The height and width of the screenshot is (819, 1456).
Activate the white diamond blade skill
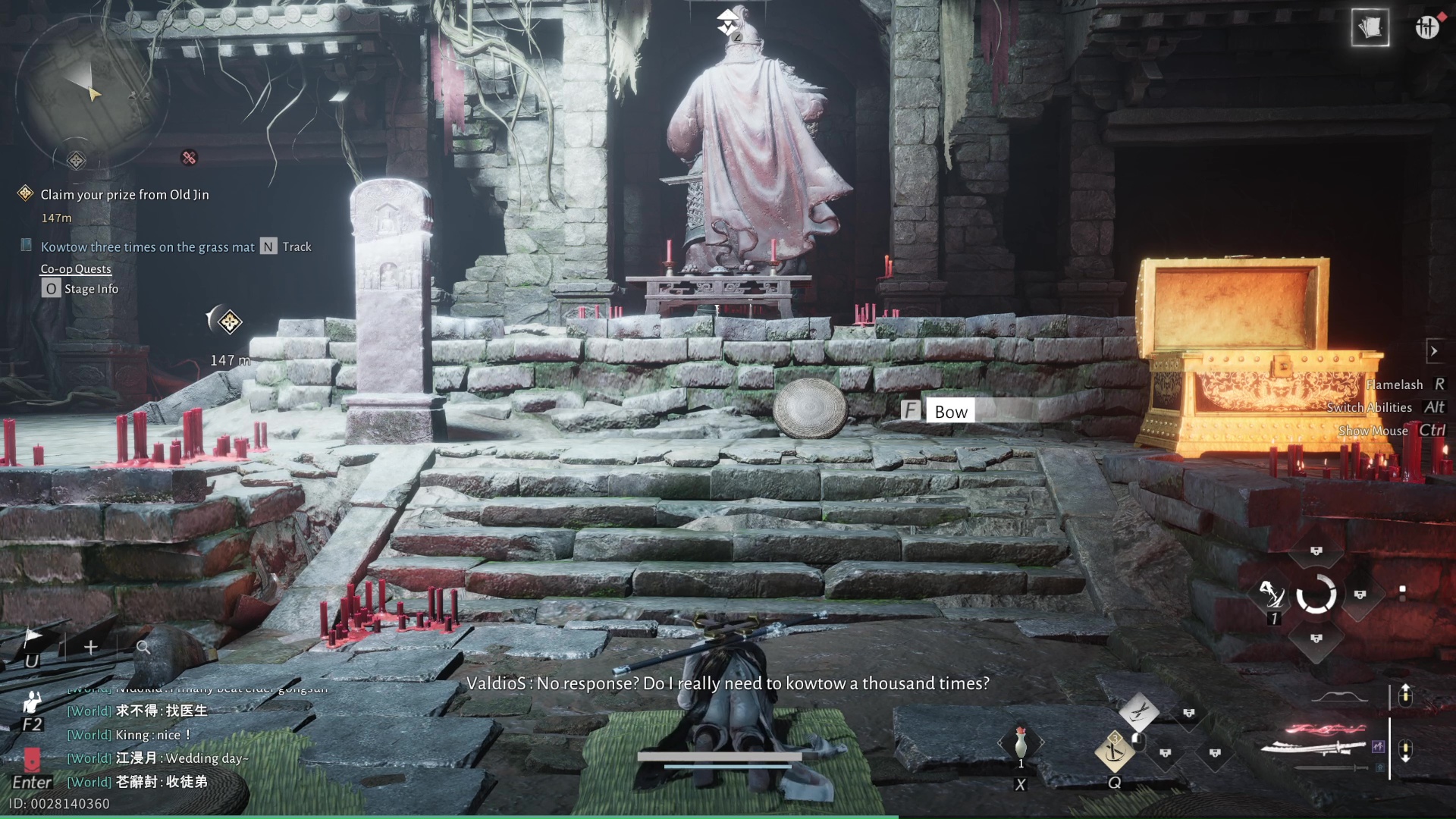pyautogui.click(x=1138, y=711)
